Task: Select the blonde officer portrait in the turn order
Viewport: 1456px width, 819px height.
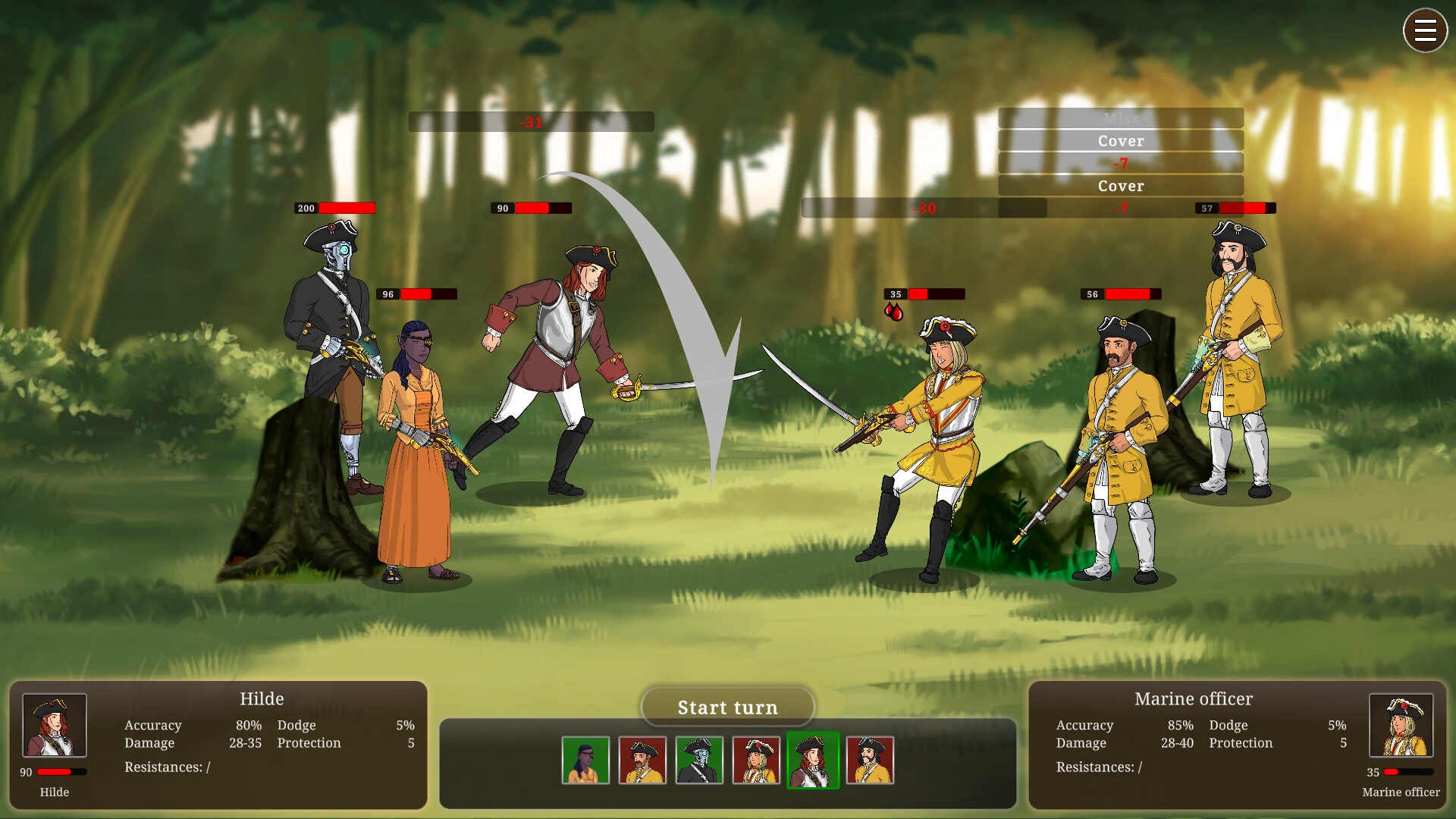Action: (x=756, y=761)
